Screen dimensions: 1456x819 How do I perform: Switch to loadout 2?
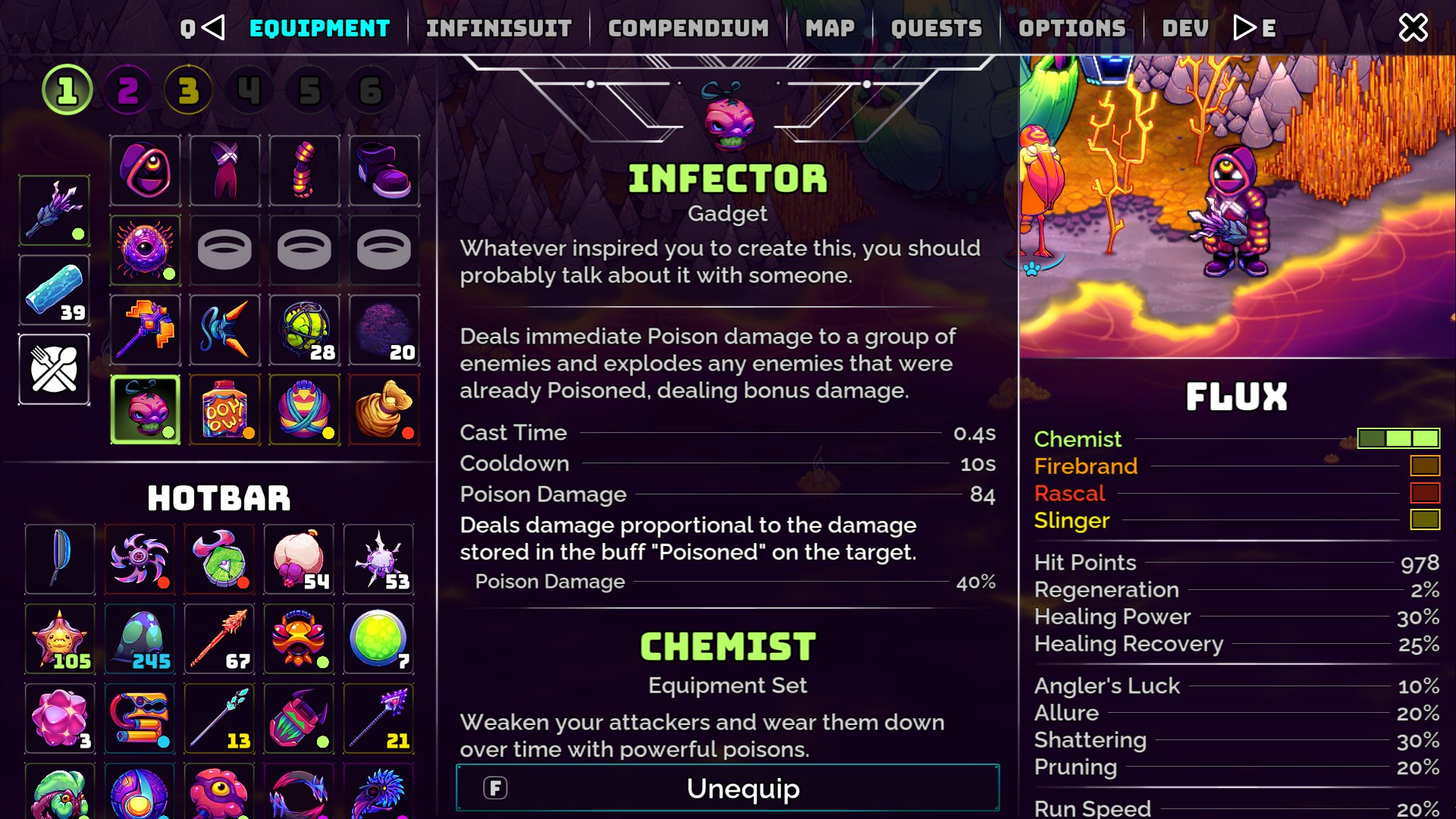[x=127, y=89]
